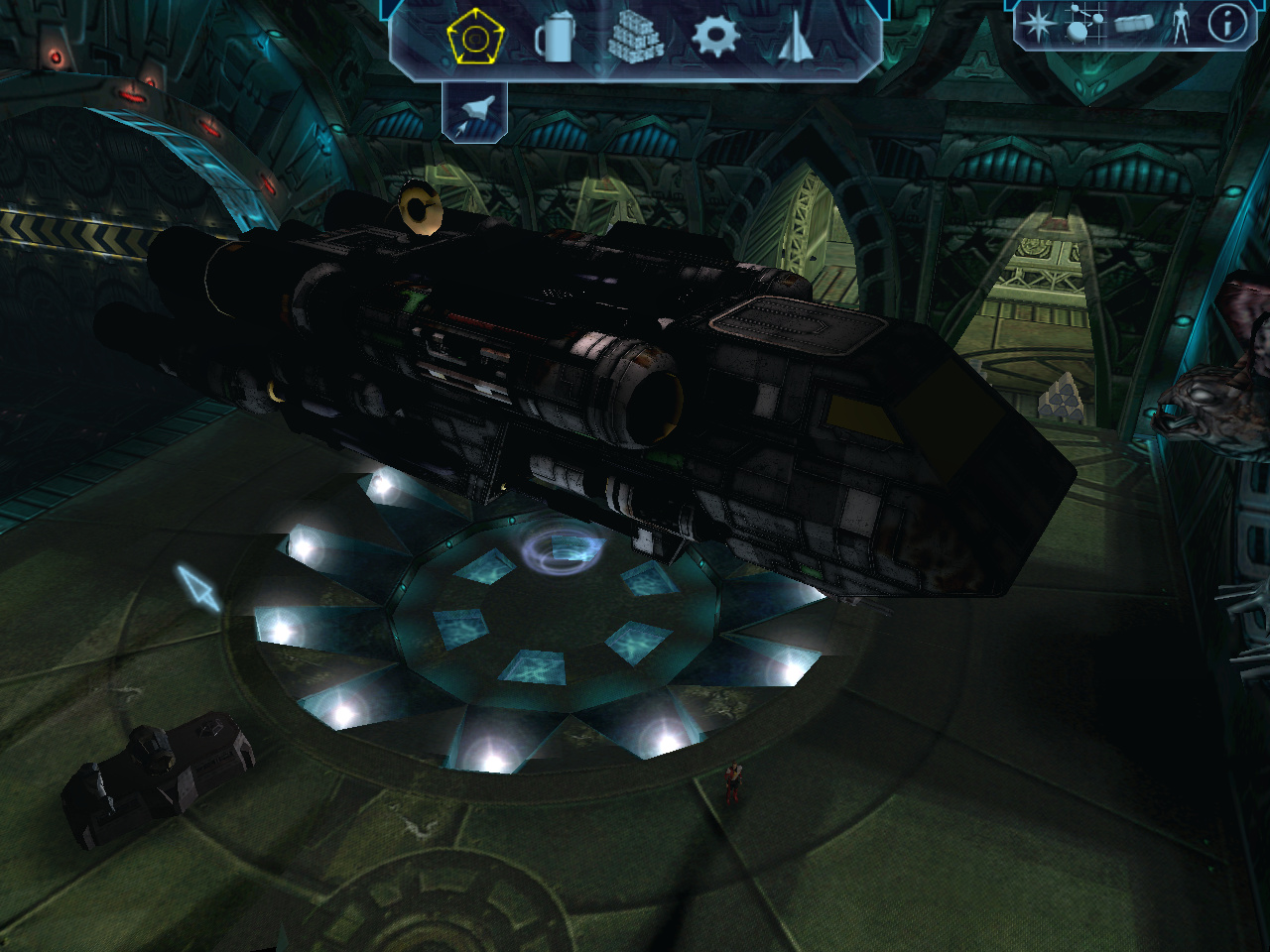Open the nav map star icon

point(1038,24)
